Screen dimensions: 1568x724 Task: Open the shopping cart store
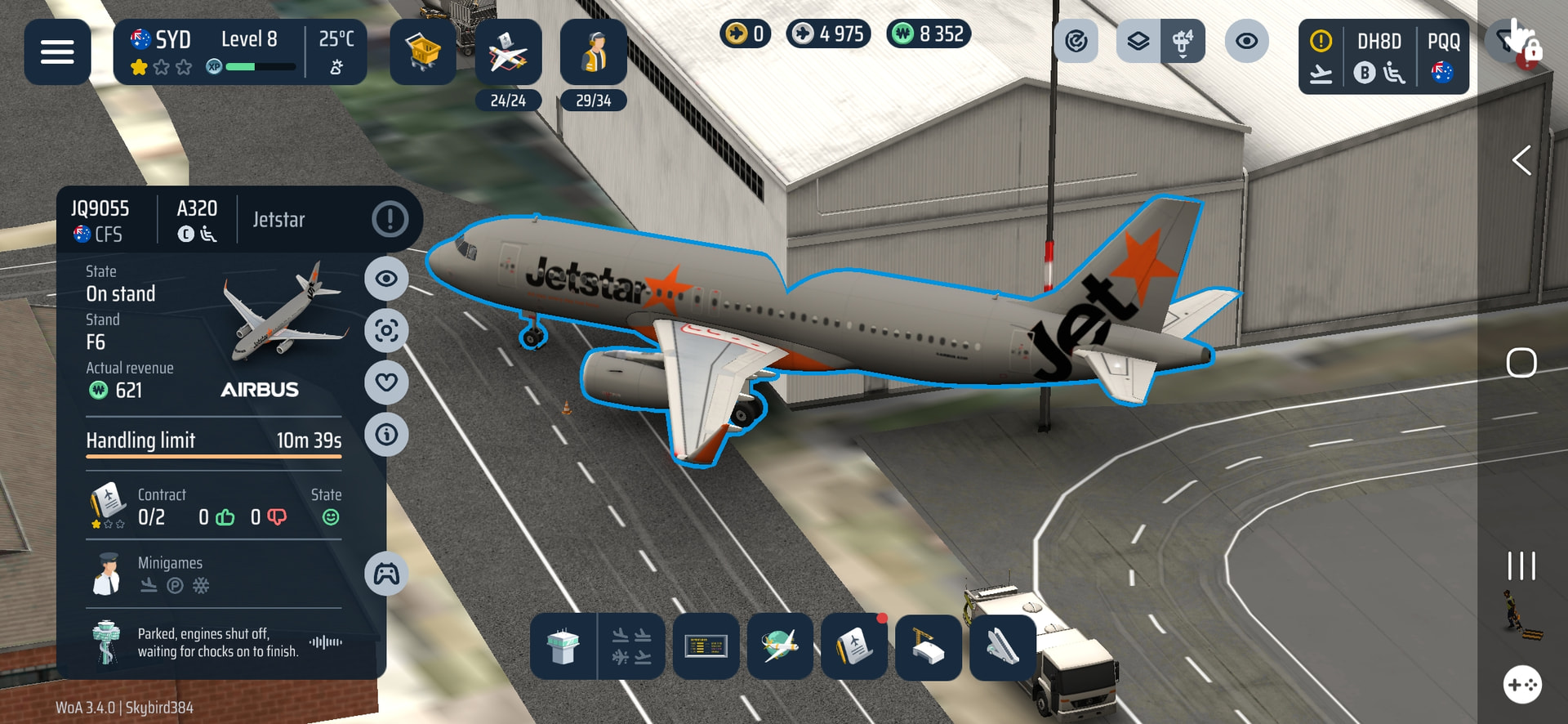point(423,52)
